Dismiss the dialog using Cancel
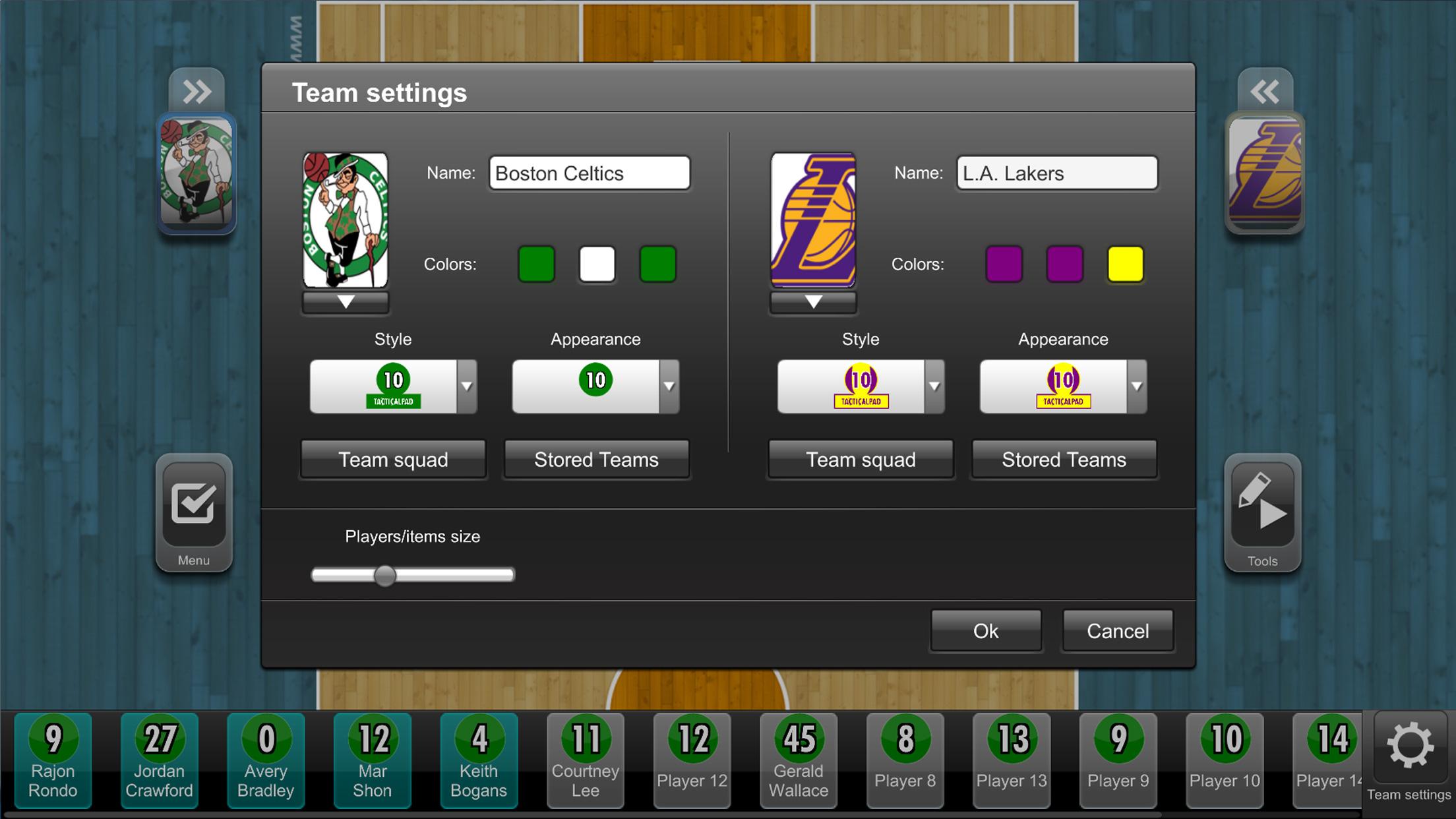 (x=1117, y=630)
